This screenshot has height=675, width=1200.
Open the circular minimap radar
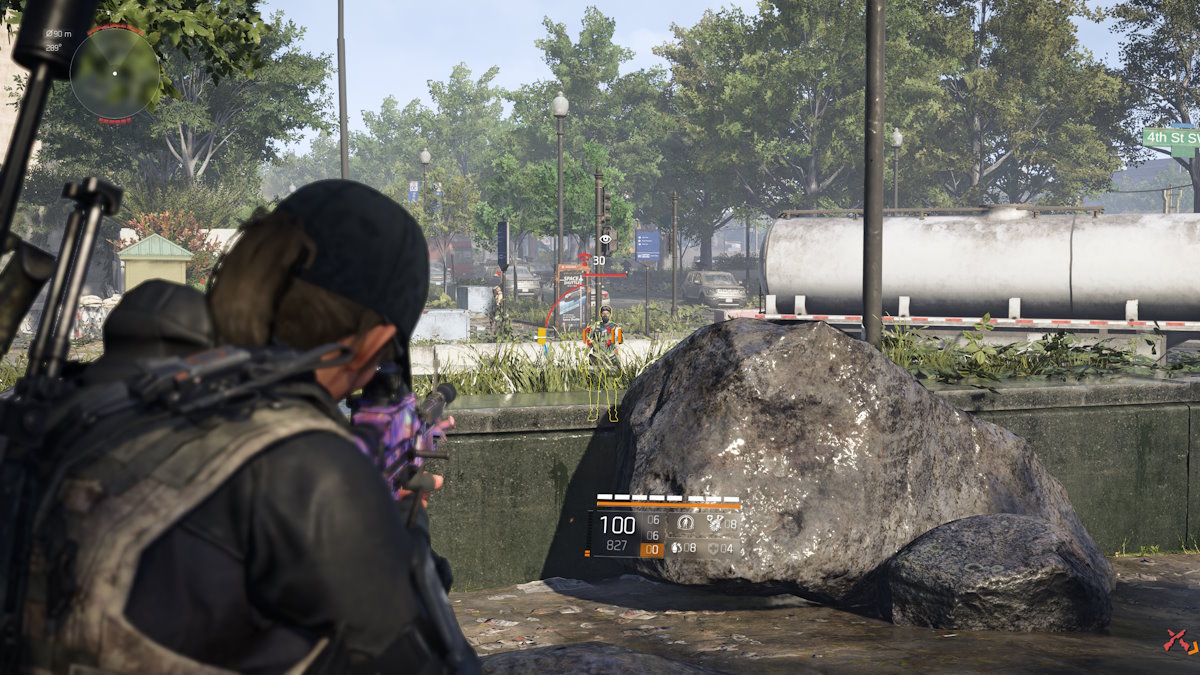(114, 73)
